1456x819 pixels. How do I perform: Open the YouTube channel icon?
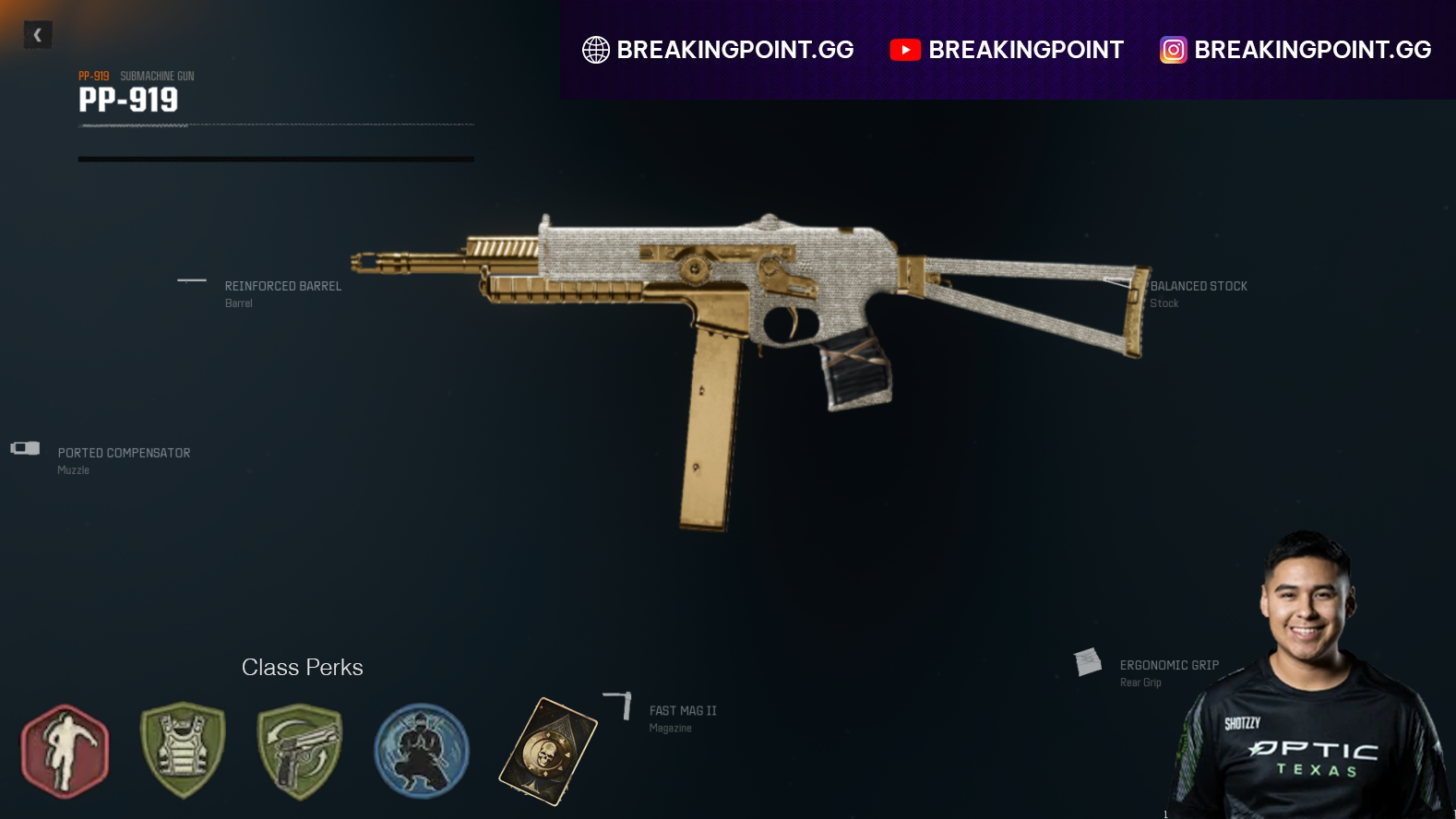(906, 50)
